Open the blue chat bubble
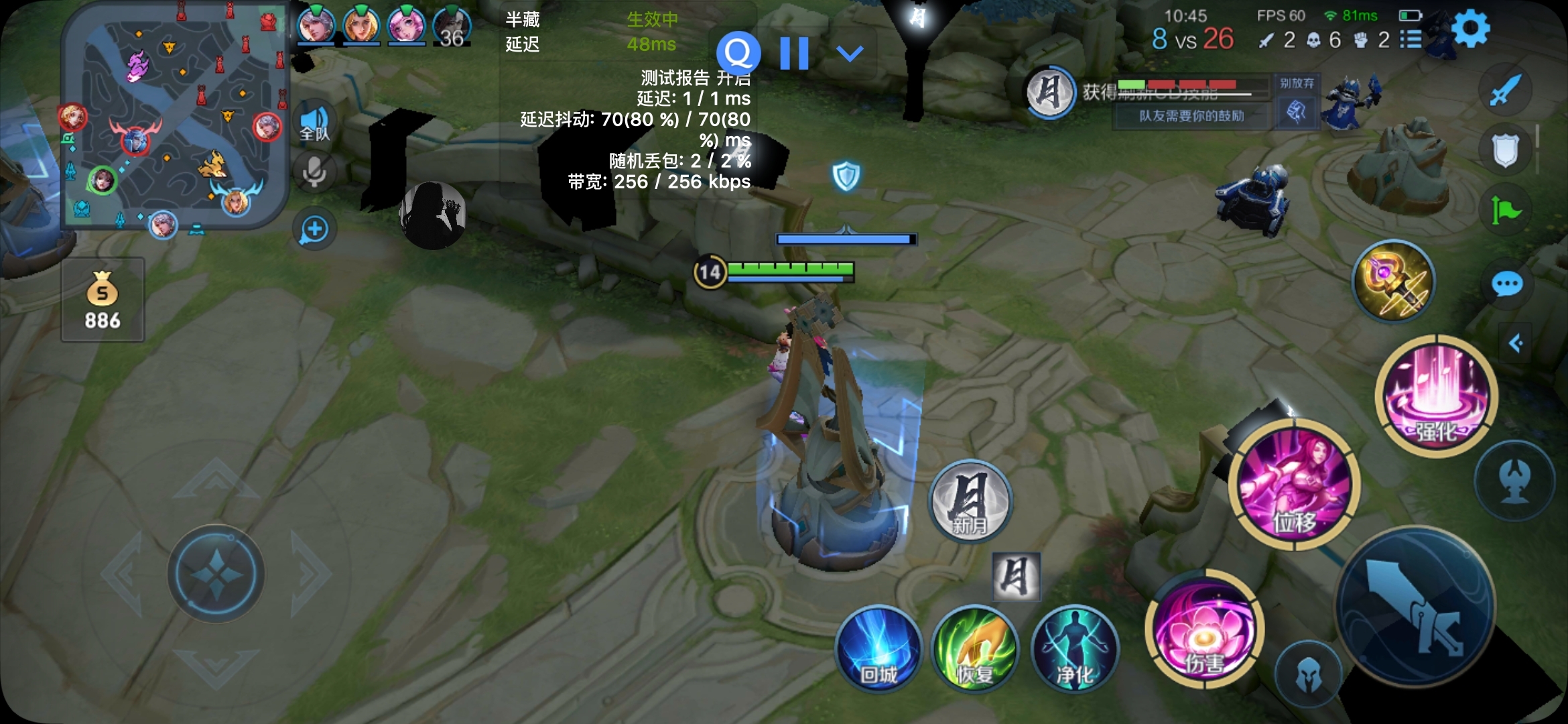Viewport: 1568px width, 724px height. (x=1507, y=284)
